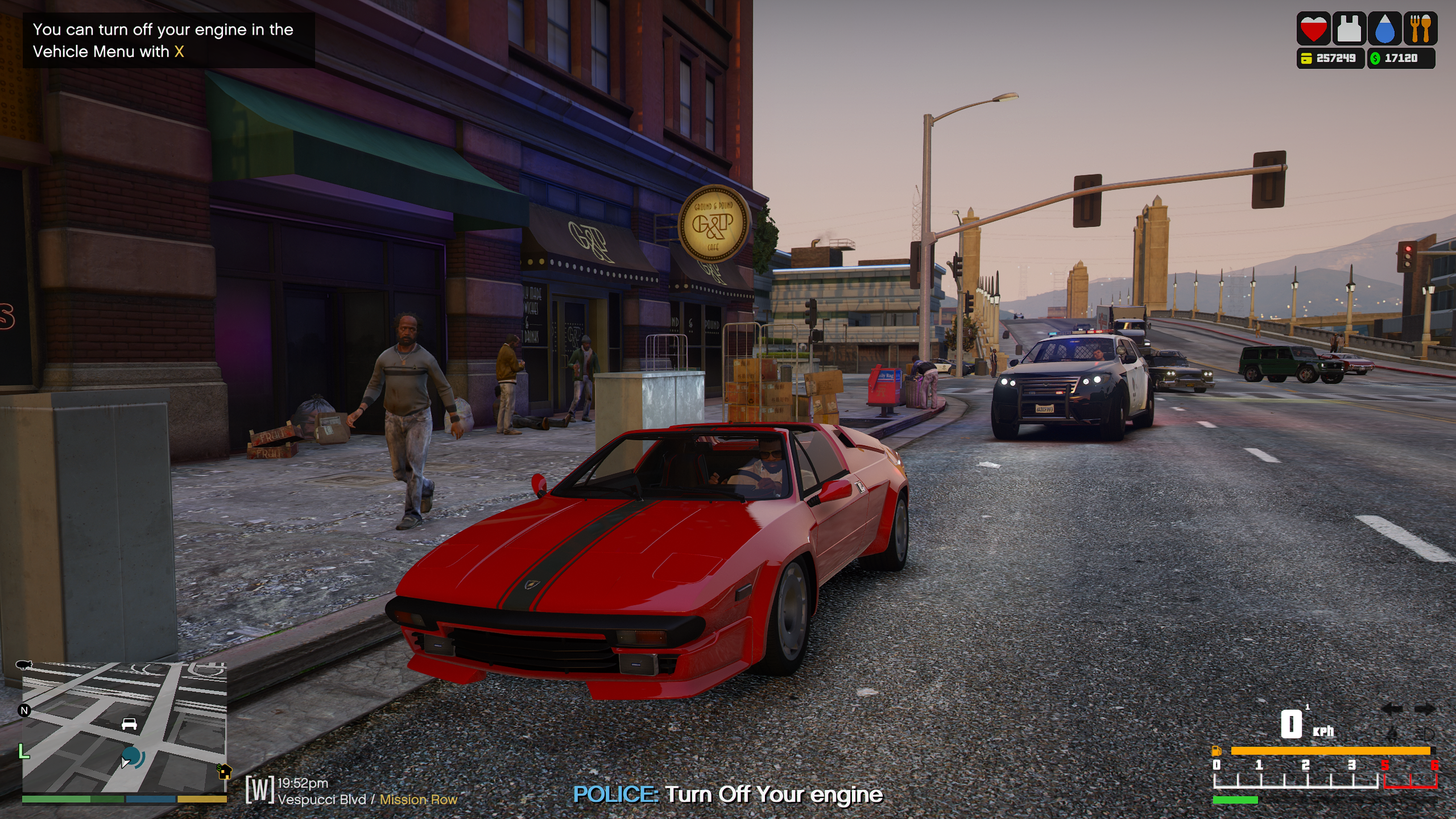Click the right turn signal arrow
The image size is (1456, 819).
1425,709
